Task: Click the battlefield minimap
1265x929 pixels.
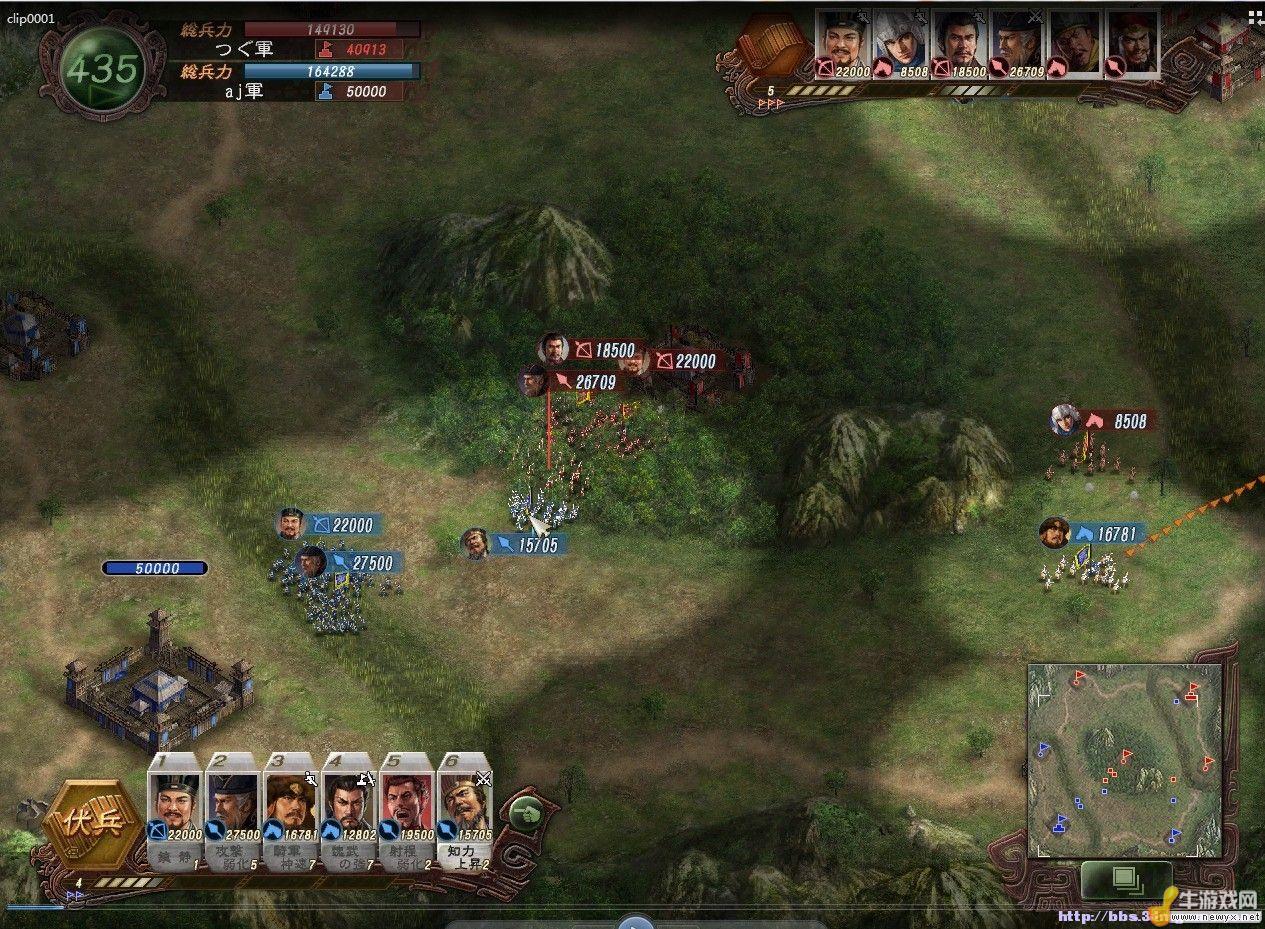Action: (1124, 760)
